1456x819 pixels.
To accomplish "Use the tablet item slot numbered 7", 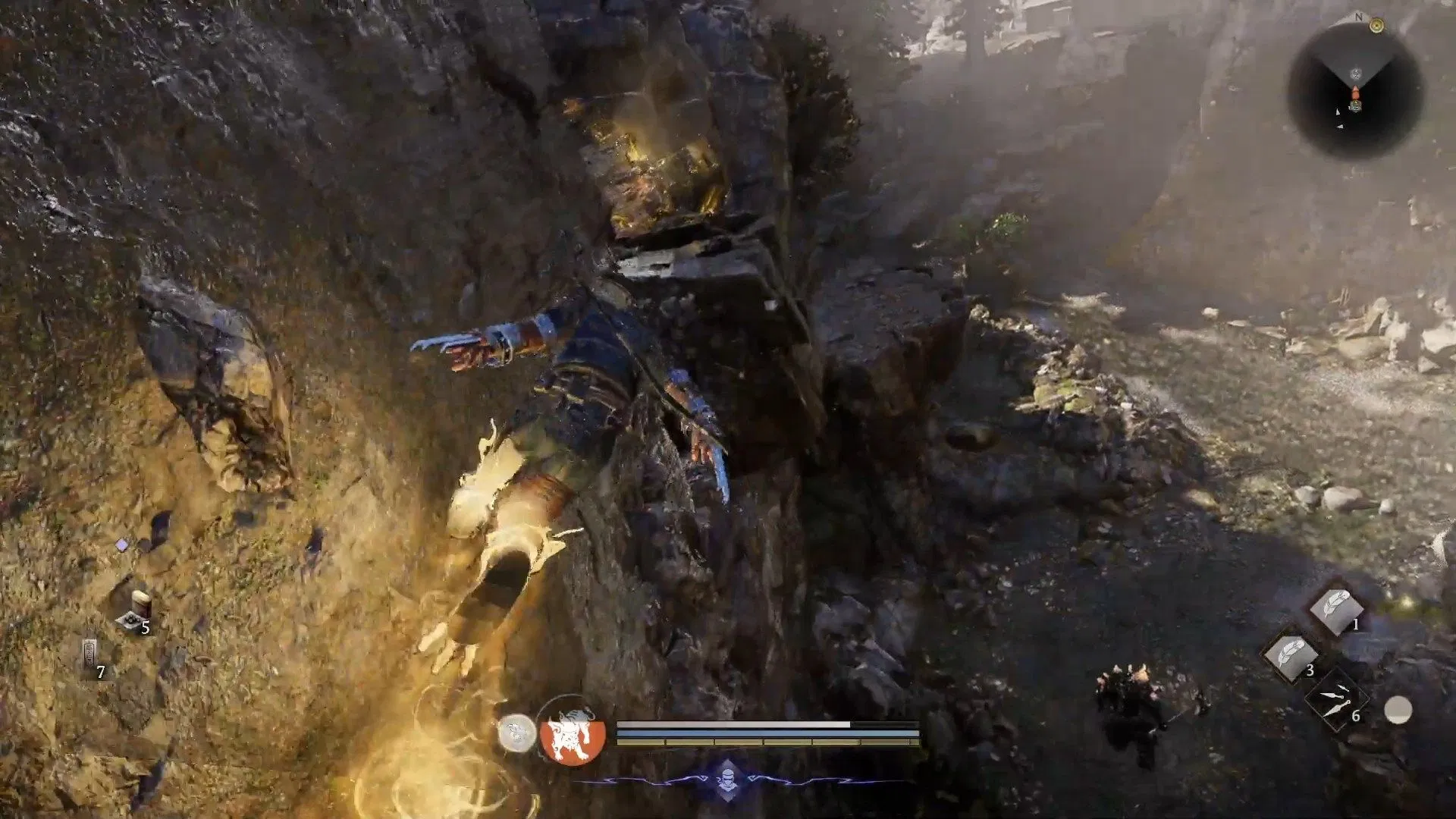I will [90, 655].
